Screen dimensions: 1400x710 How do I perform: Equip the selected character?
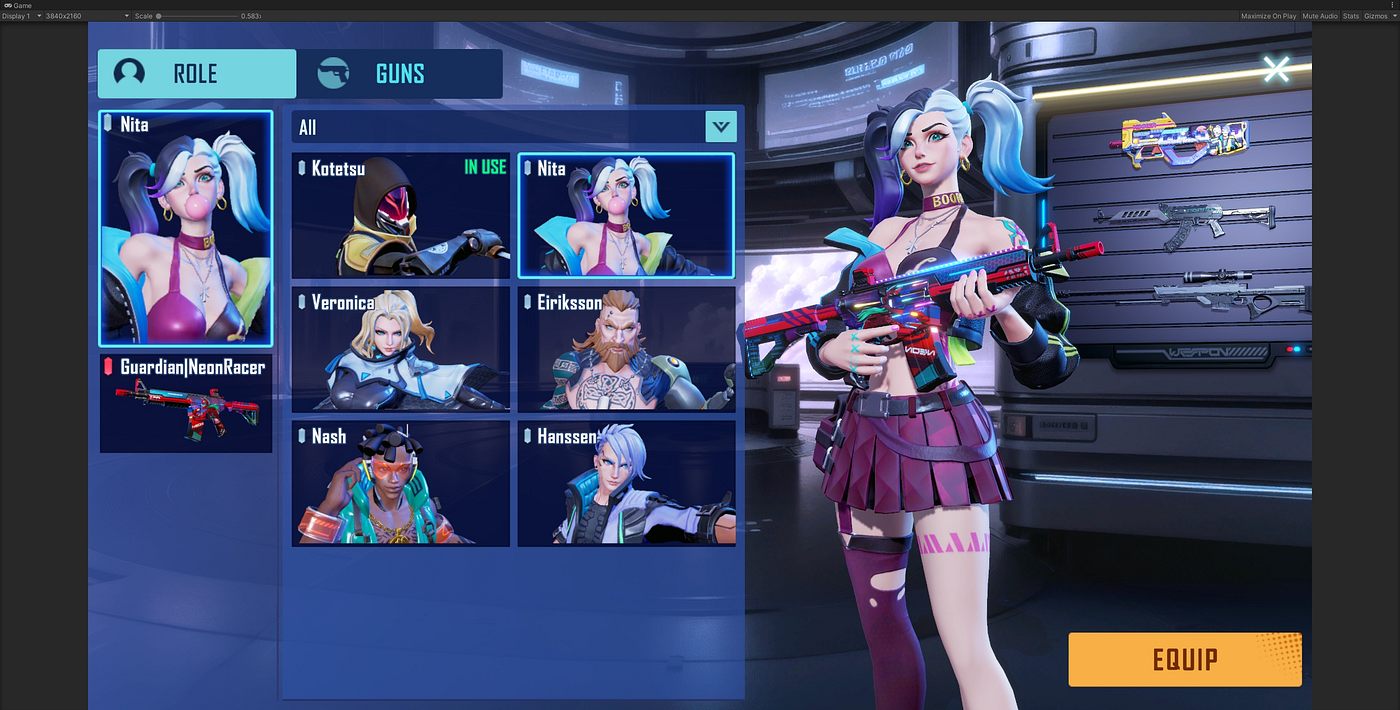tap(1184, 660)
